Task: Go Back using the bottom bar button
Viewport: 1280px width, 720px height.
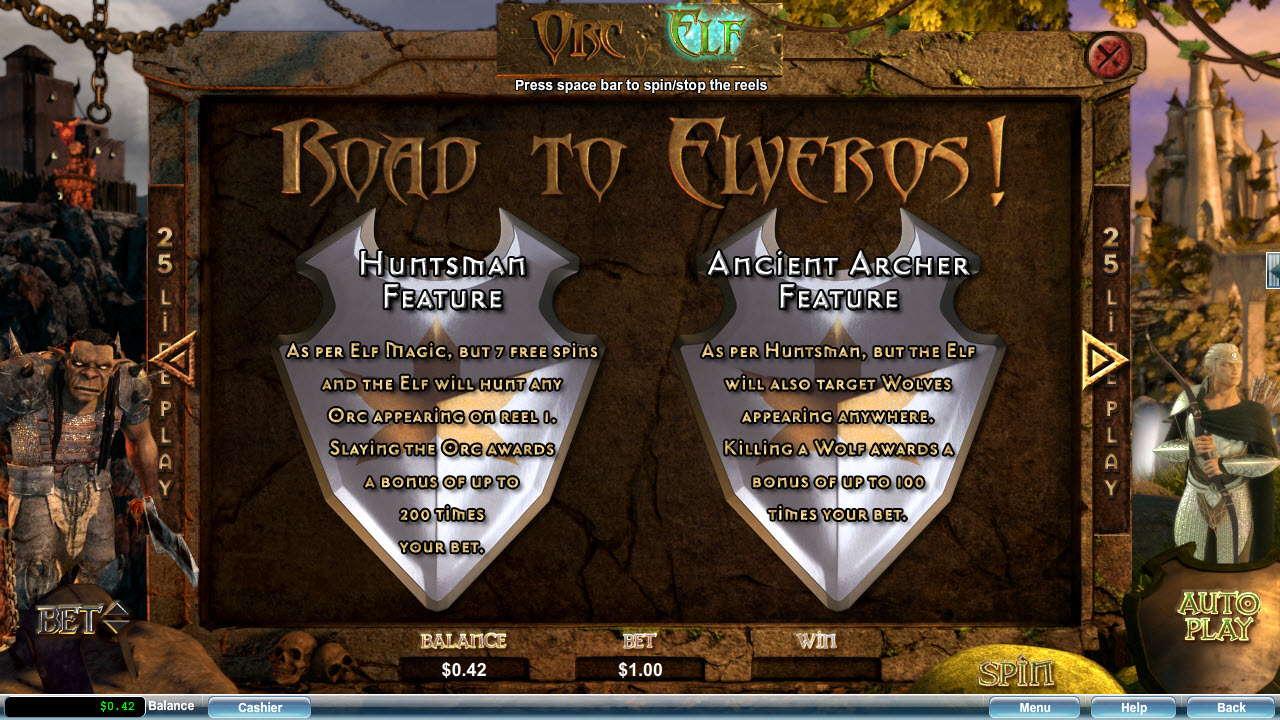Action: (x=1230, y=708)
